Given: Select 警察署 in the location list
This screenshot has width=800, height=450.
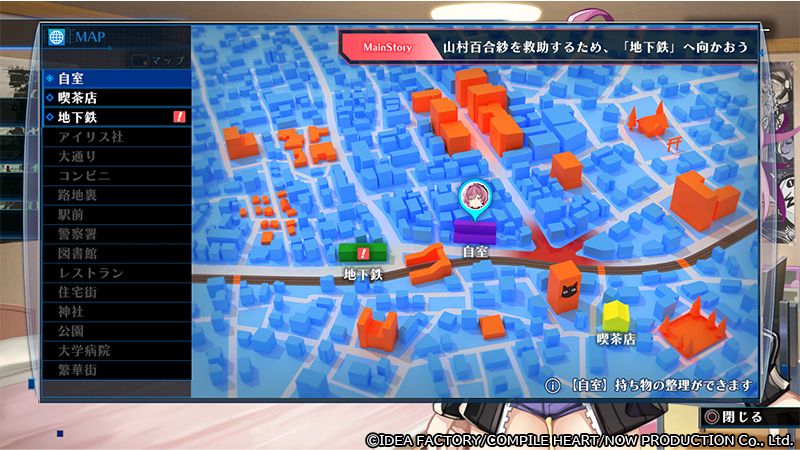Looking at the screenshot, I should pyautogui.click(x=115, y=234).
